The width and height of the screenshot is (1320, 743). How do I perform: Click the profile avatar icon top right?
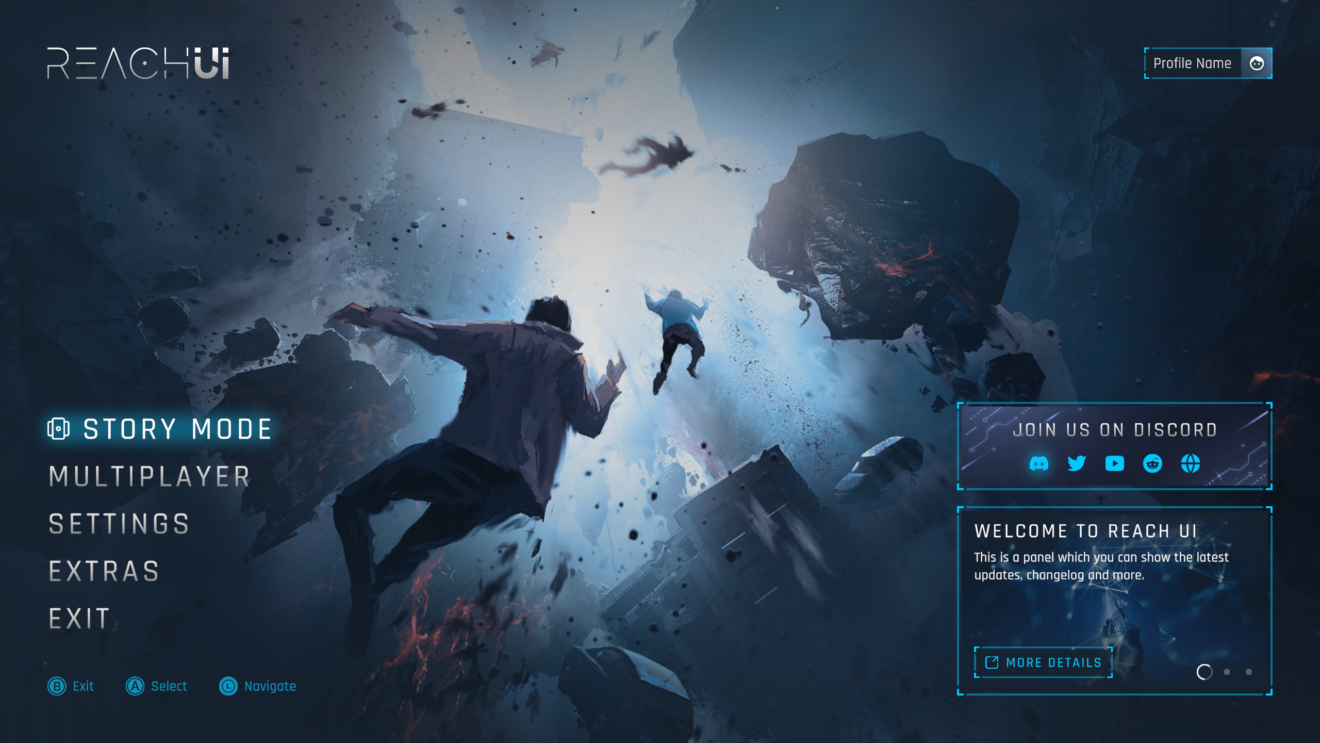pyautogui.click(x=1257, y=63)
